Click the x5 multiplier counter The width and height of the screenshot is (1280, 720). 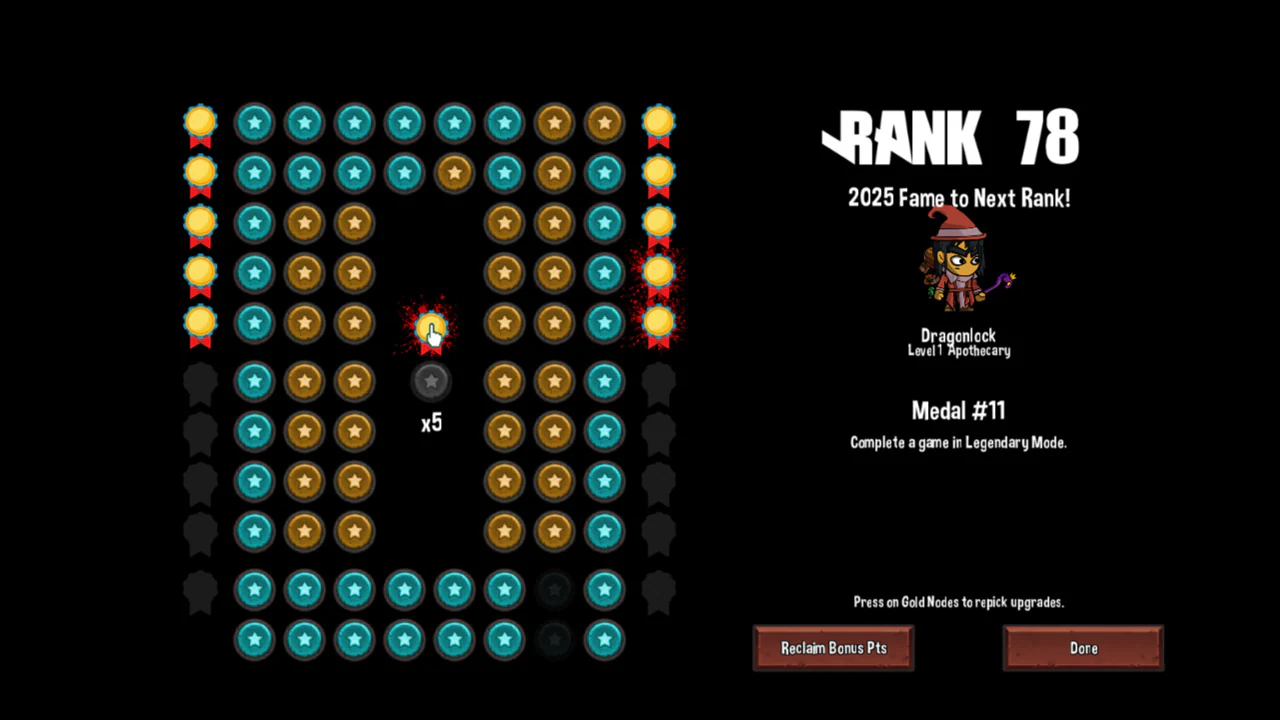click(431, 423)
